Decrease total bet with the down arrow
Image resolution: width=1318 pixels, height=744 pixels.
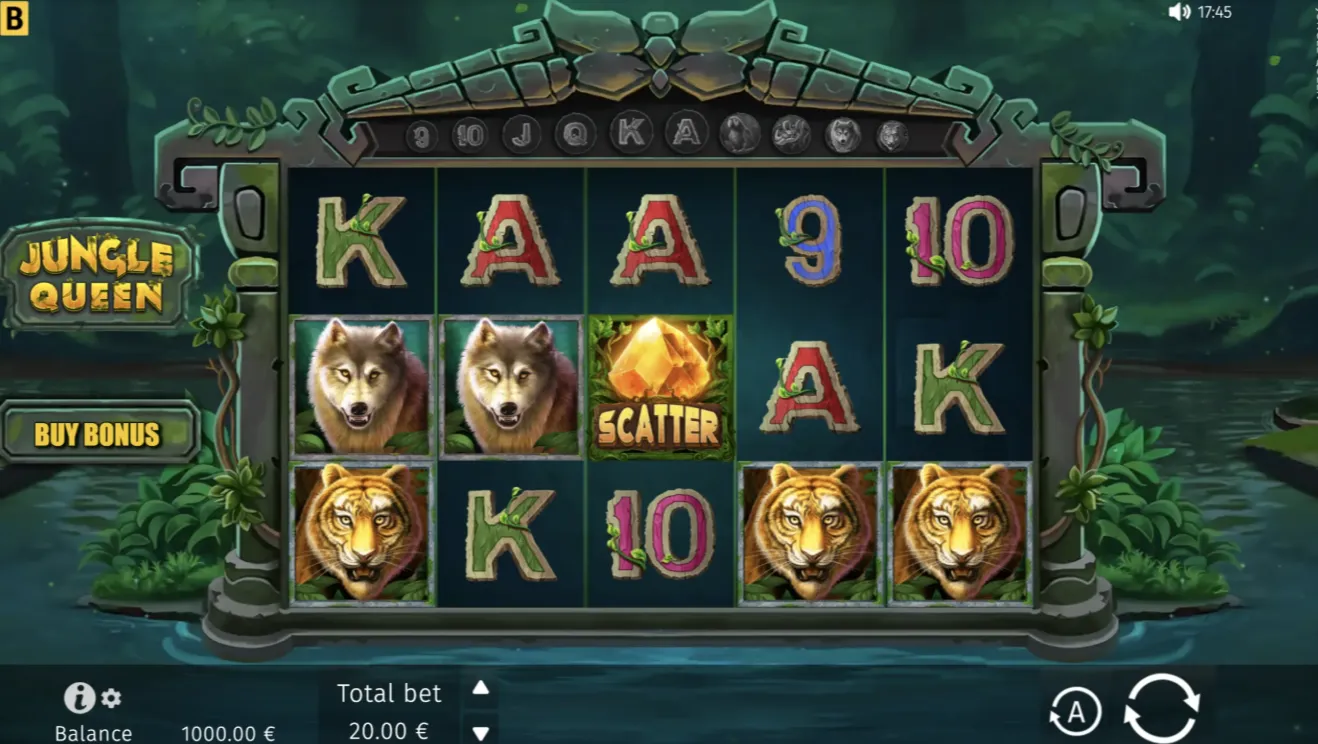click(x=481, y=732)
